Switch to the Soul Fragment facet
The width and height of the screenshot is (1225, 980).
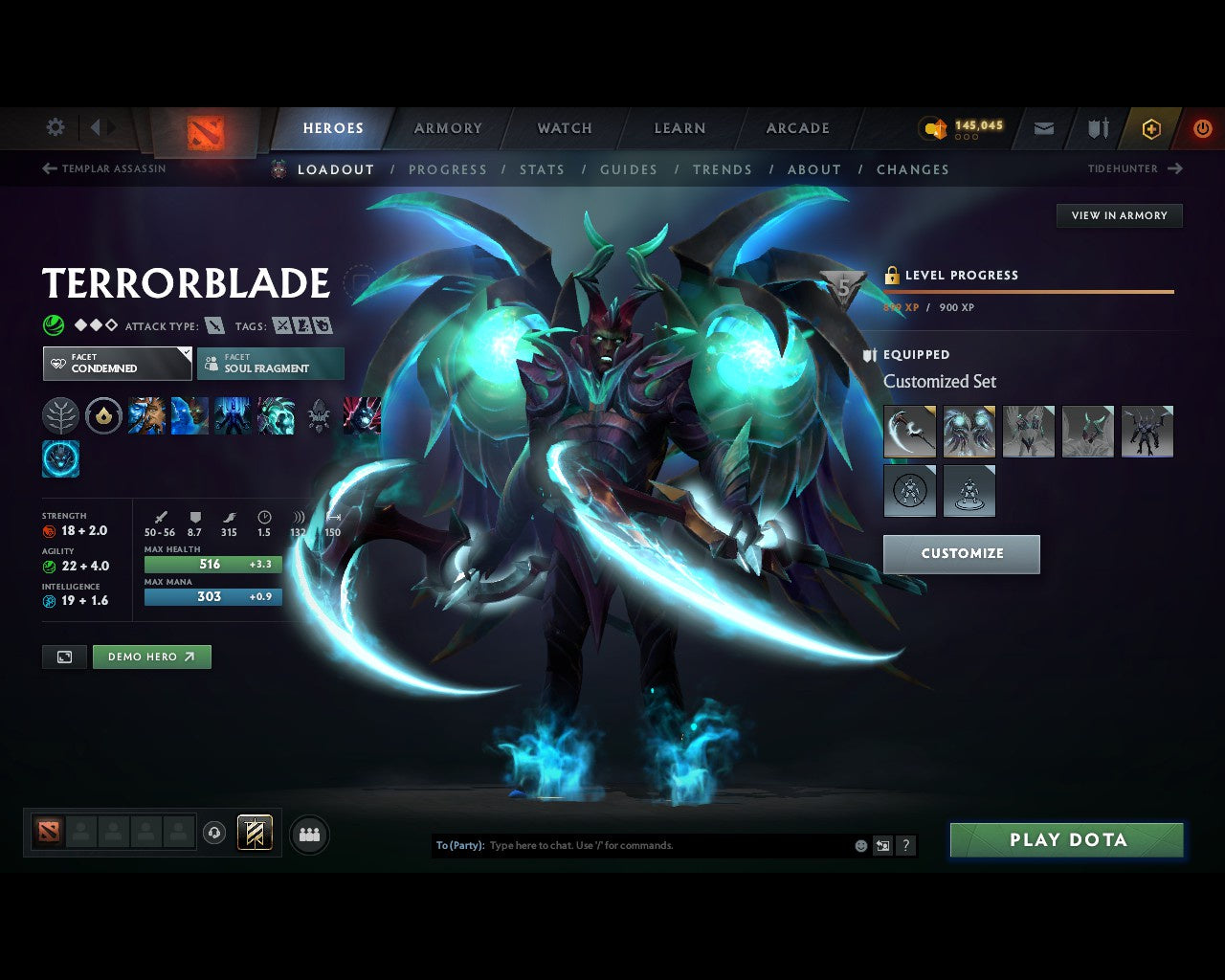271,364
